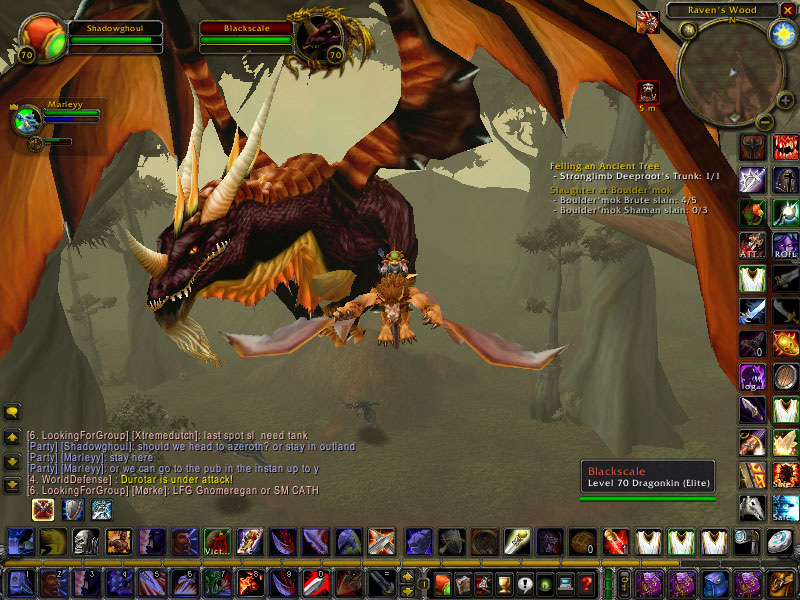800x600 pixels.
Task: Open the gold trophy cup micro-menu button
Action: 505,584
